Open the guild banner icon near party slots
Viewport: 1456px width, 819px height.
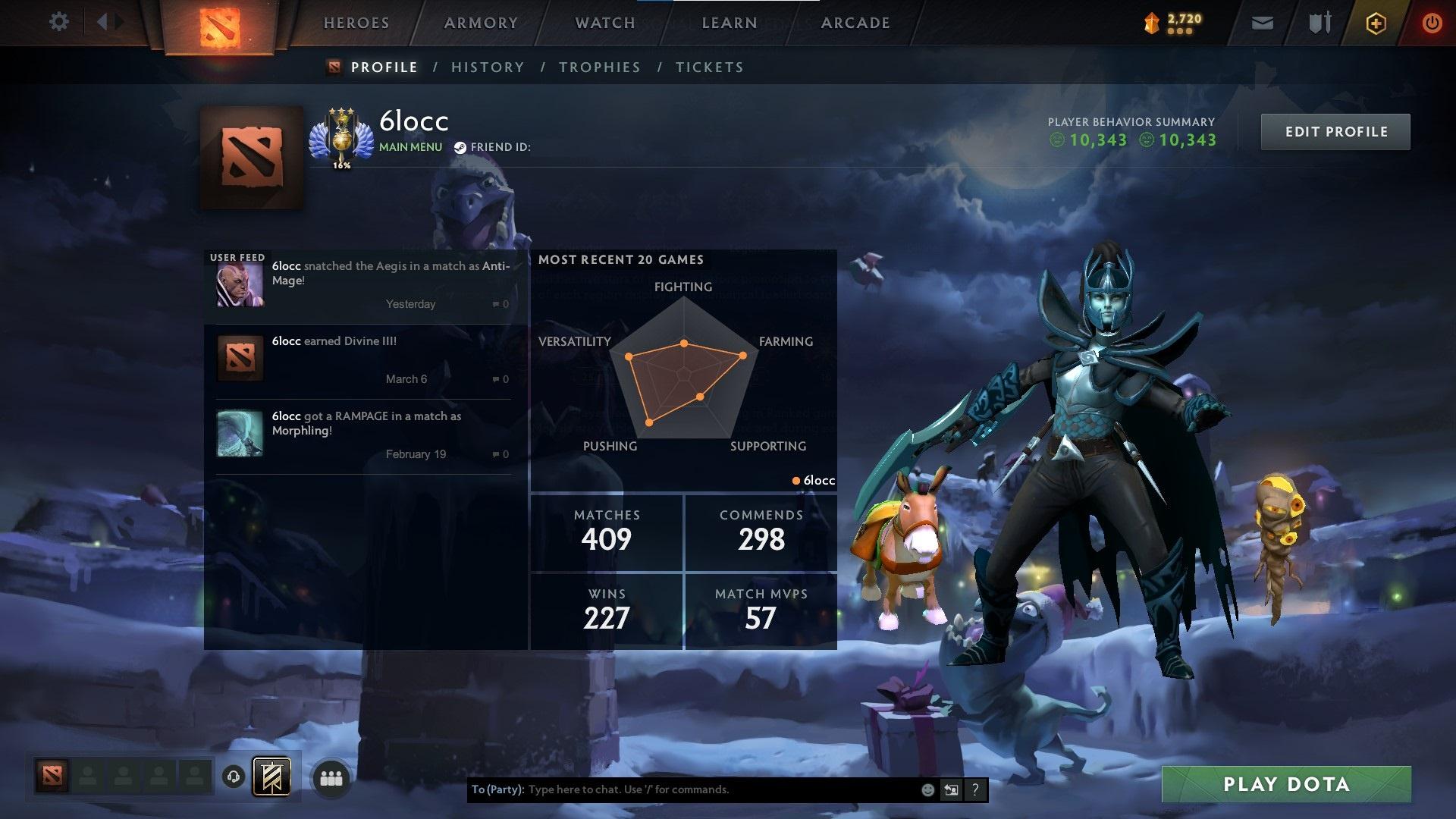(271, 777)
